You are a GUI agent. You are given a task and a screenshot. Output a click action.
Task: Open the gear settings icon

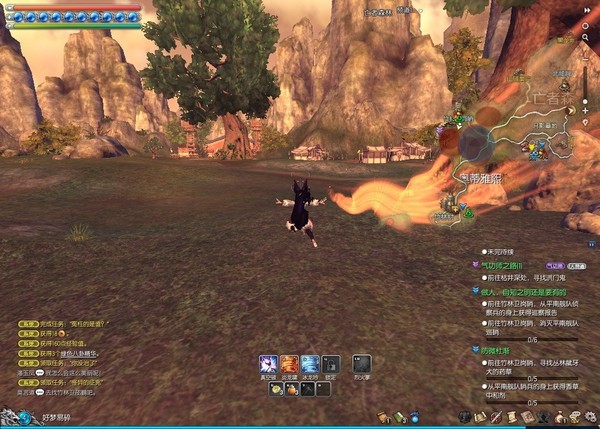click(x=590, y=416)
